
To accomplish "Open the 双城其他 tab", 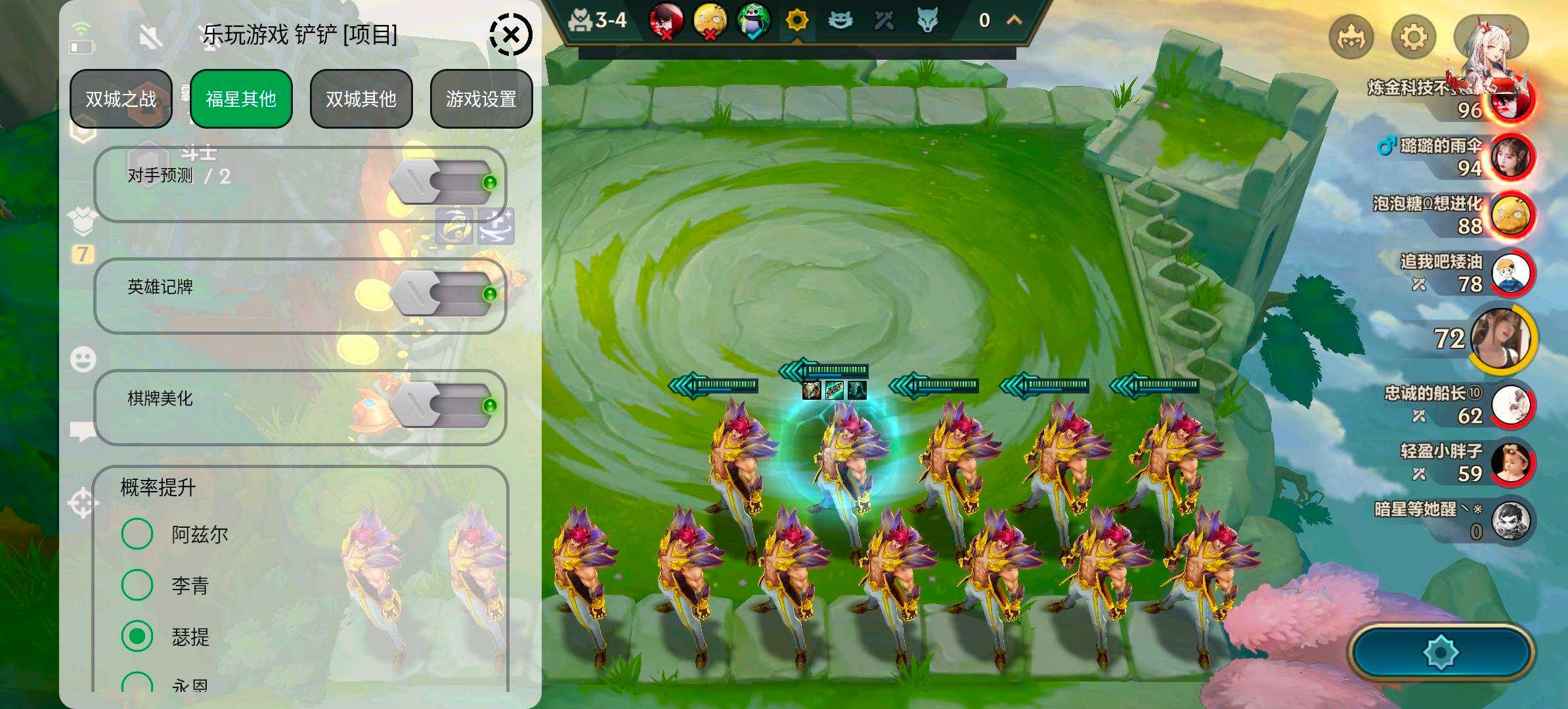I will pos(361,99).
